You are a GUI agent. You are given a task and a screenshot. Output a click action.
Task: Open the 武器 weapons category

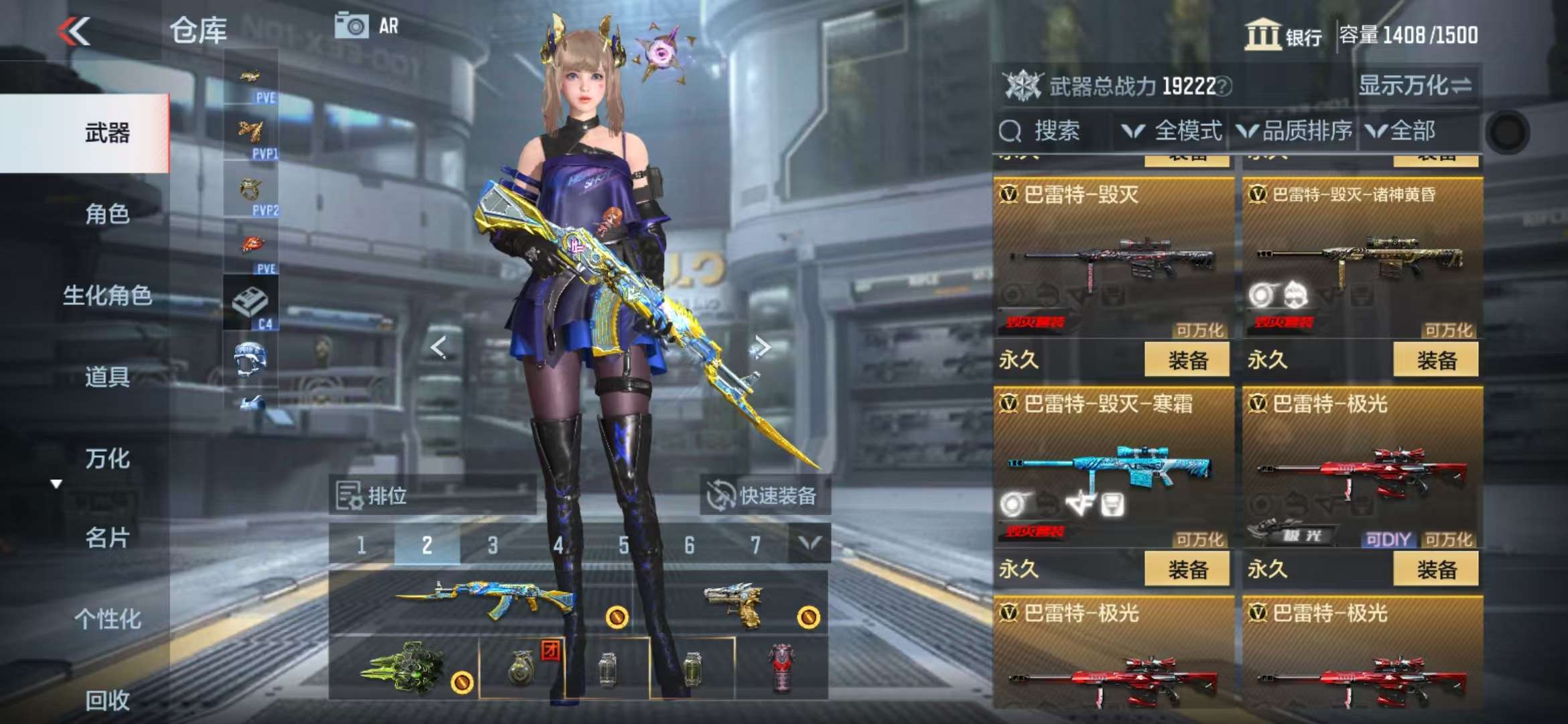107,133
